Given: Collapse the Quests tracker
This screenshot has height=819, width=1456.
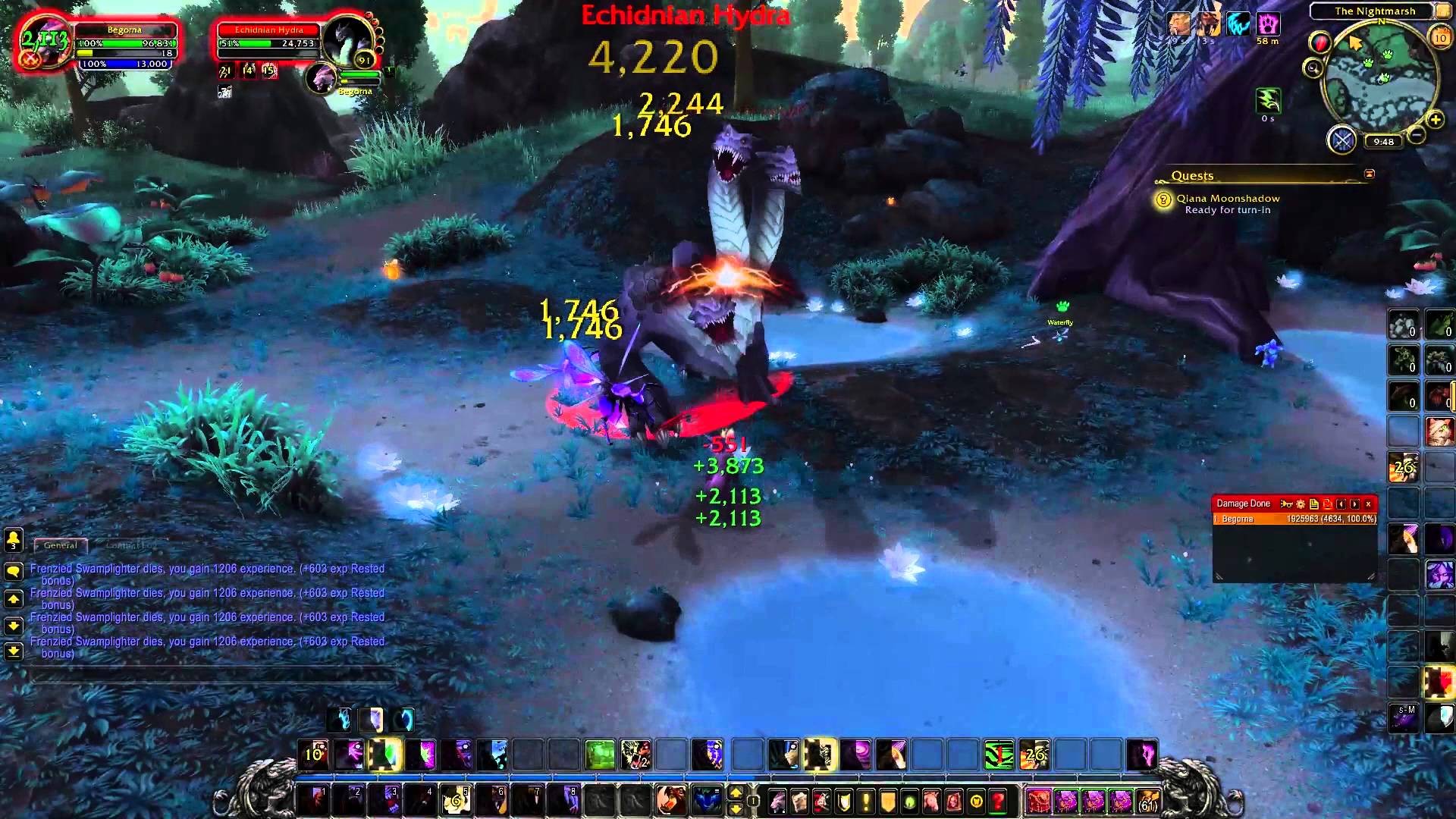Looking at the screenshot, I should click(1369, 174).
